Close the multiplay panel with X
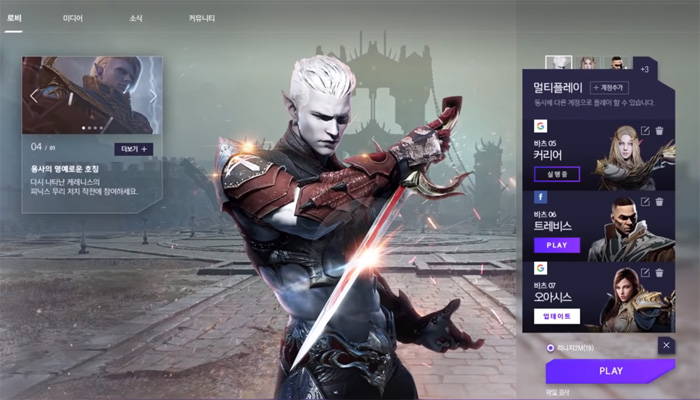The height and width of the screenshot is (400, 700). 666,345
